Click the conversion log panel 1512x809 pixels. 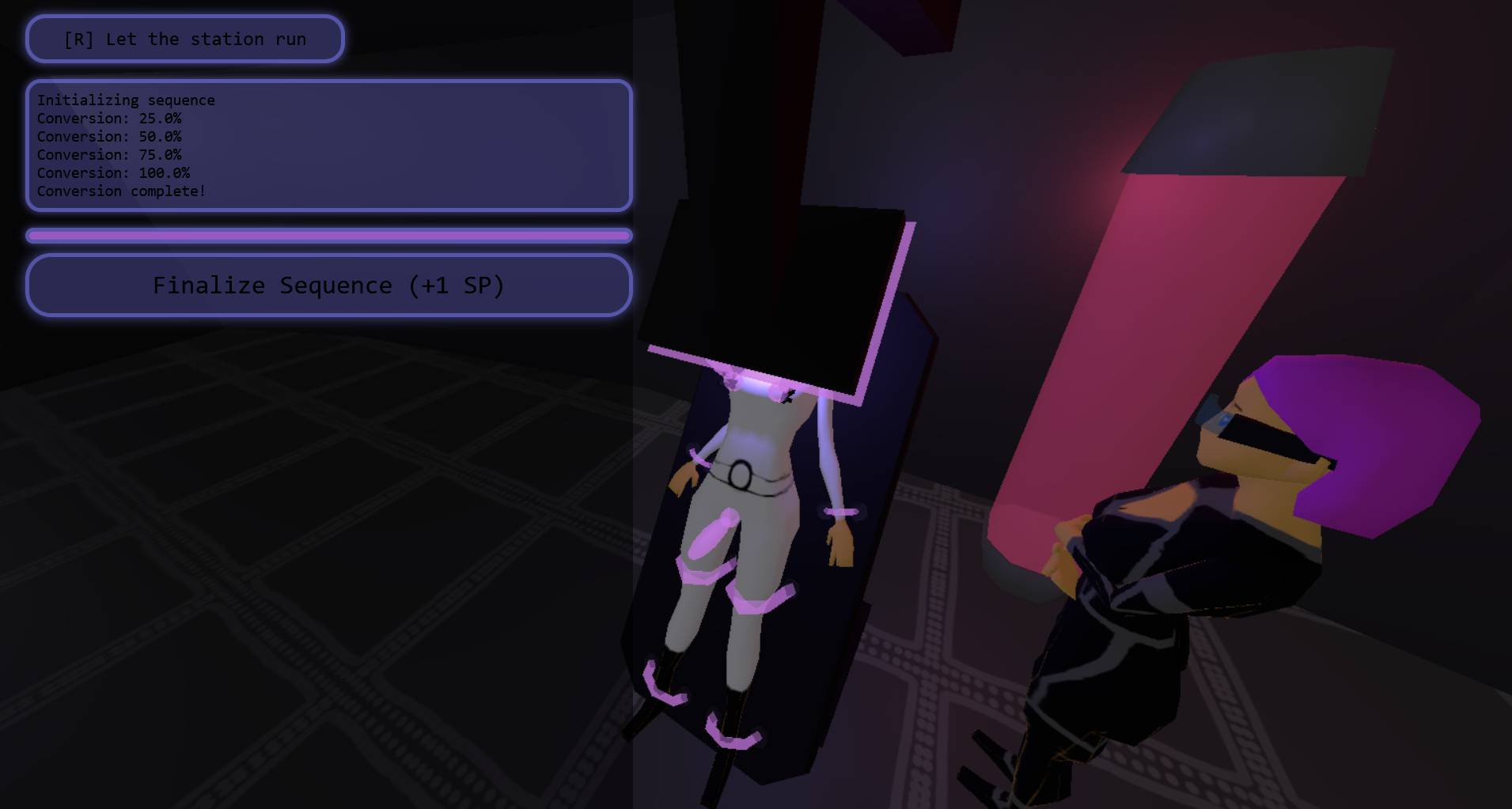tap(328, 146)
